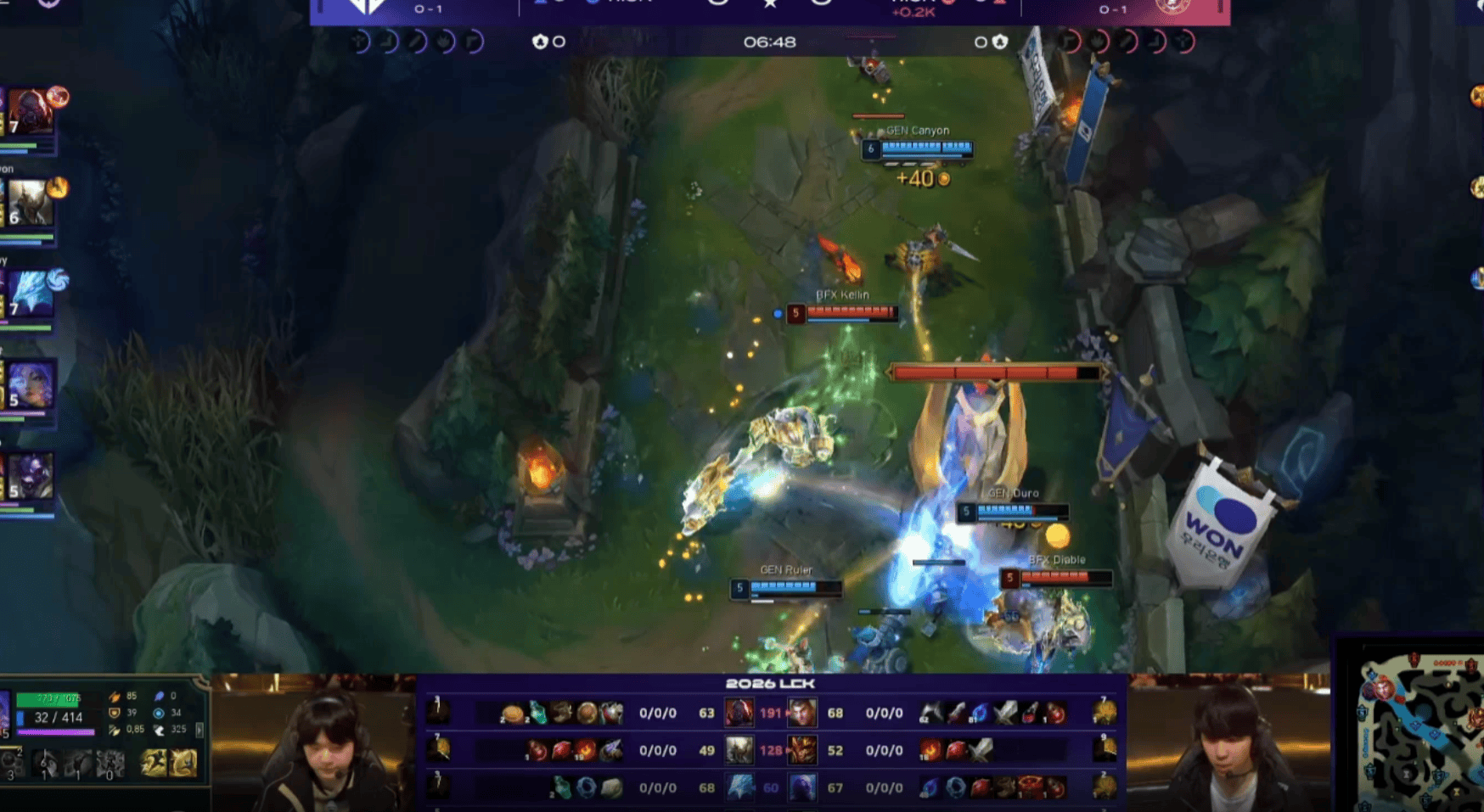This screenshot has height=812, width=1484.
Task: Select the level 6 white horned champion portrait
Action: (31, 204)
